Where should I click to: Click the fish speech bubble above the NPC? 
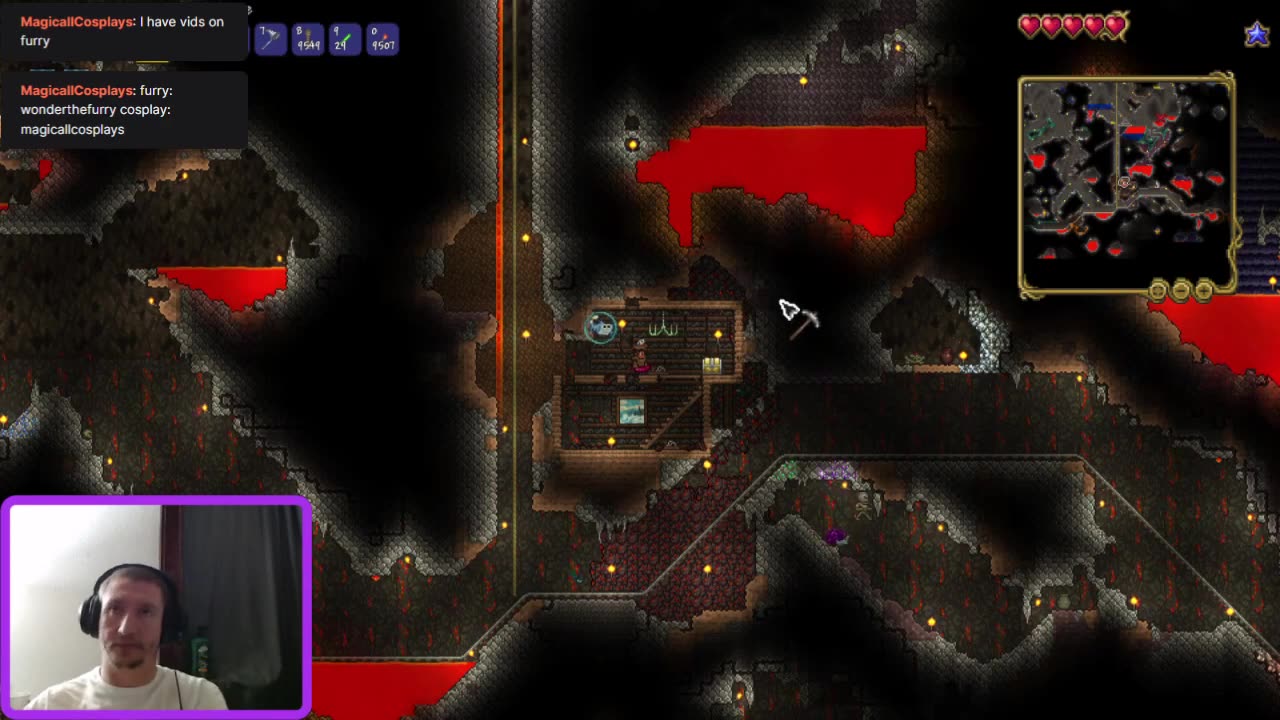[x=600, y=328]
